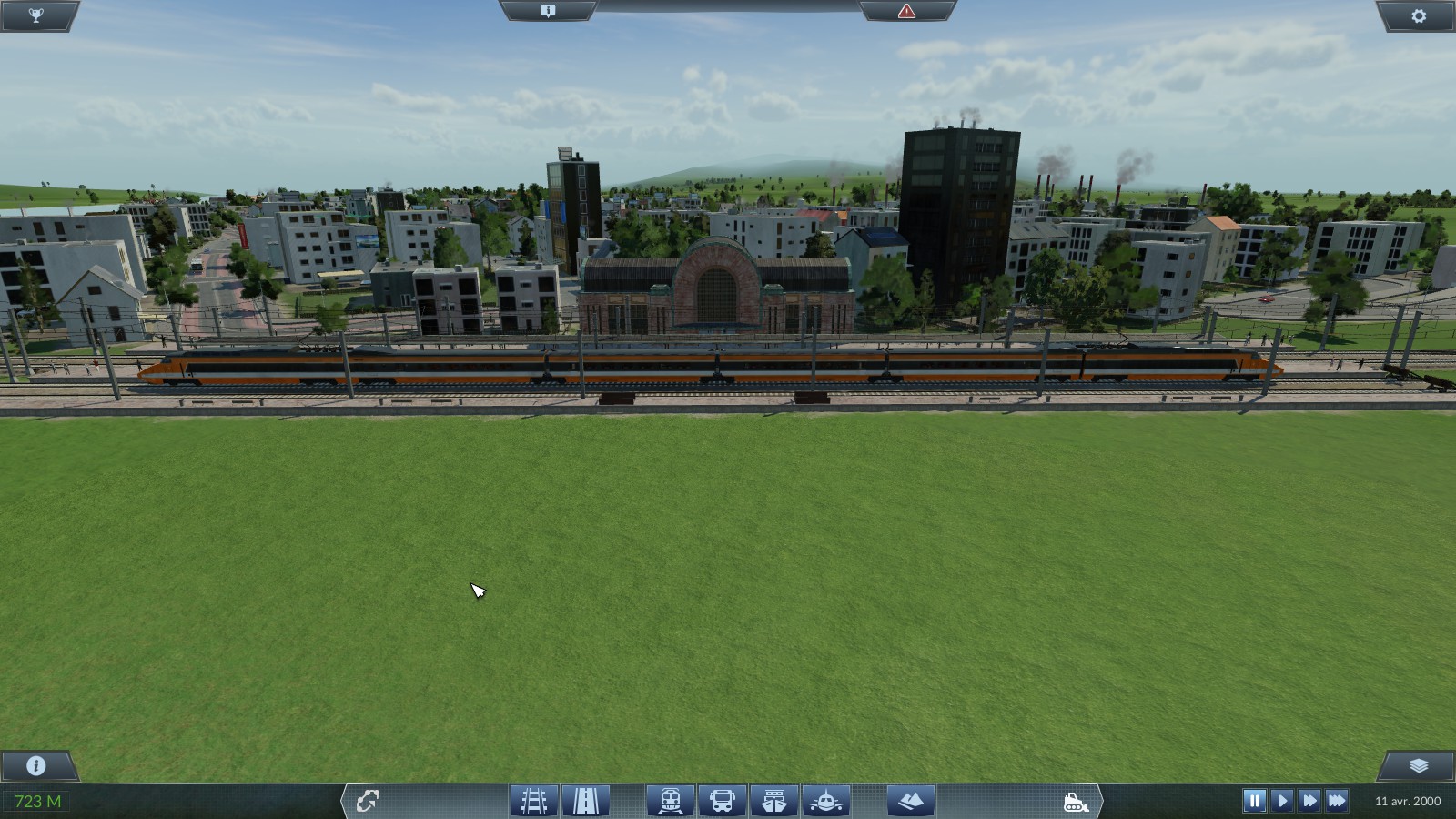Activate the bulldozer demolish tool

(1076, 802)
